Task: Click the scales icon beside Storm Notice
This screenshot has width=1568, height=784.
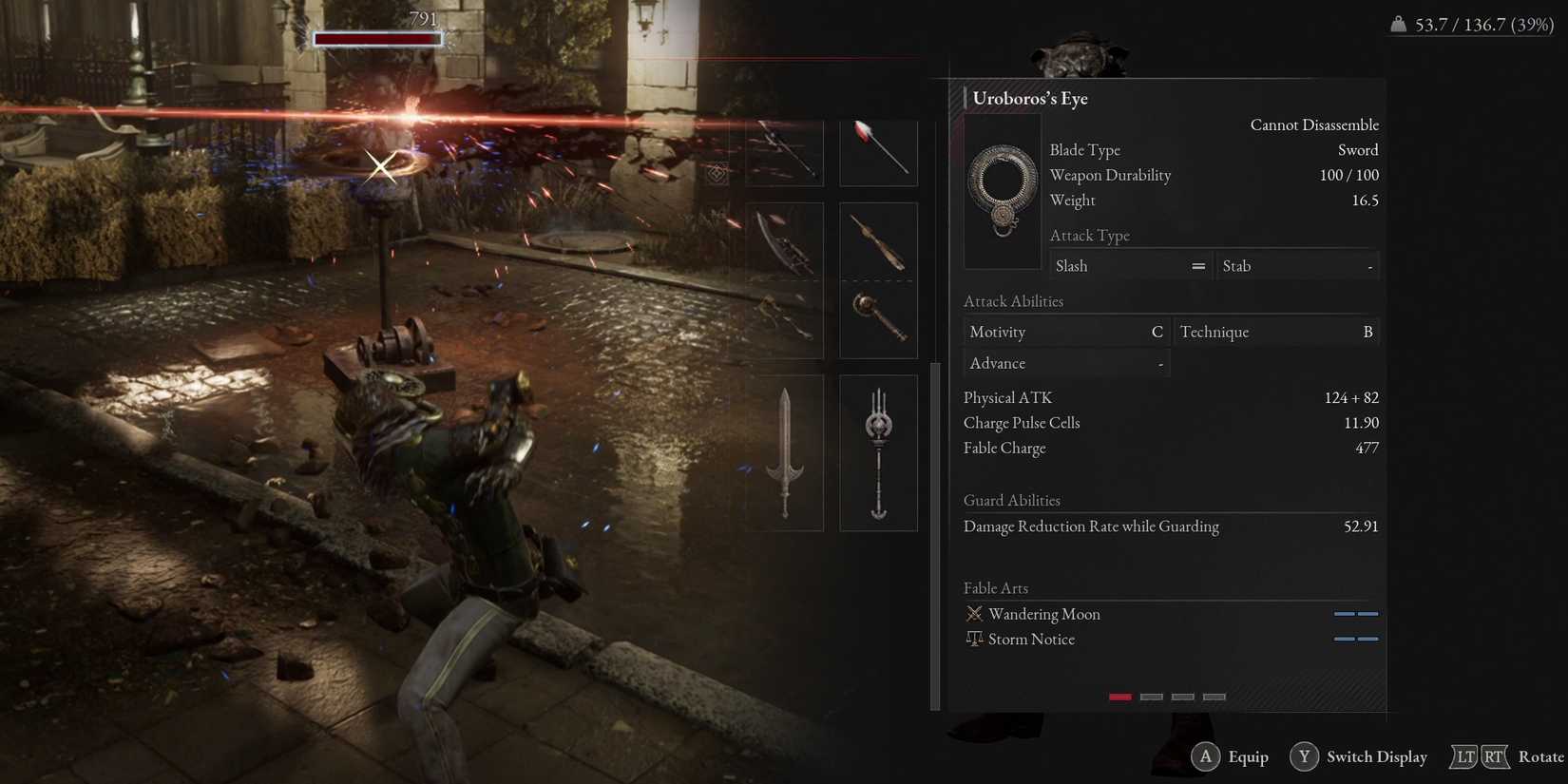Action: coord(973,639)
